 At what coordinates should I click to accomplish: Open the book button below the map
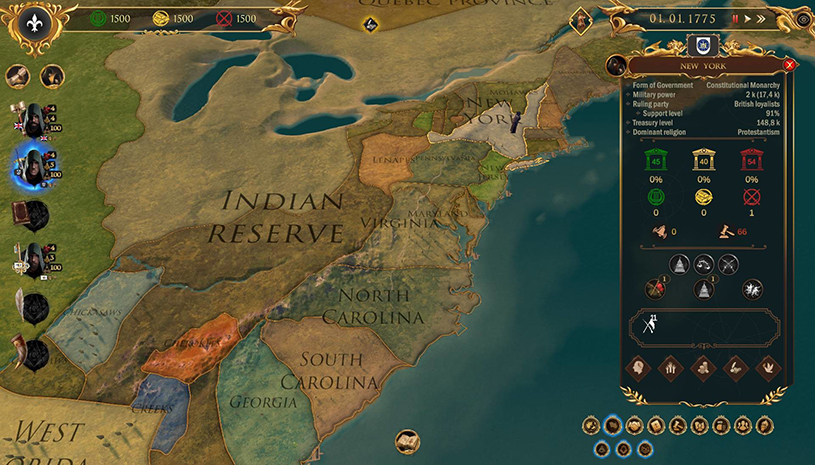[407, 439]
